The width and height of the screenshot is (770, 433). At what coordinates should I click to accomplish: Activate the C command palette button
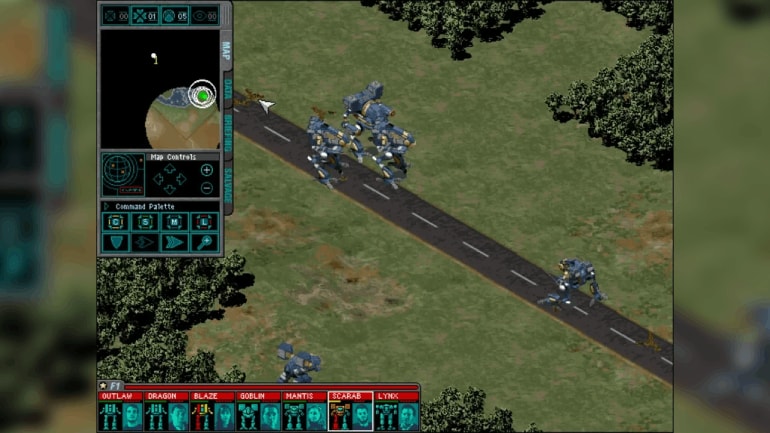(116, 222)
